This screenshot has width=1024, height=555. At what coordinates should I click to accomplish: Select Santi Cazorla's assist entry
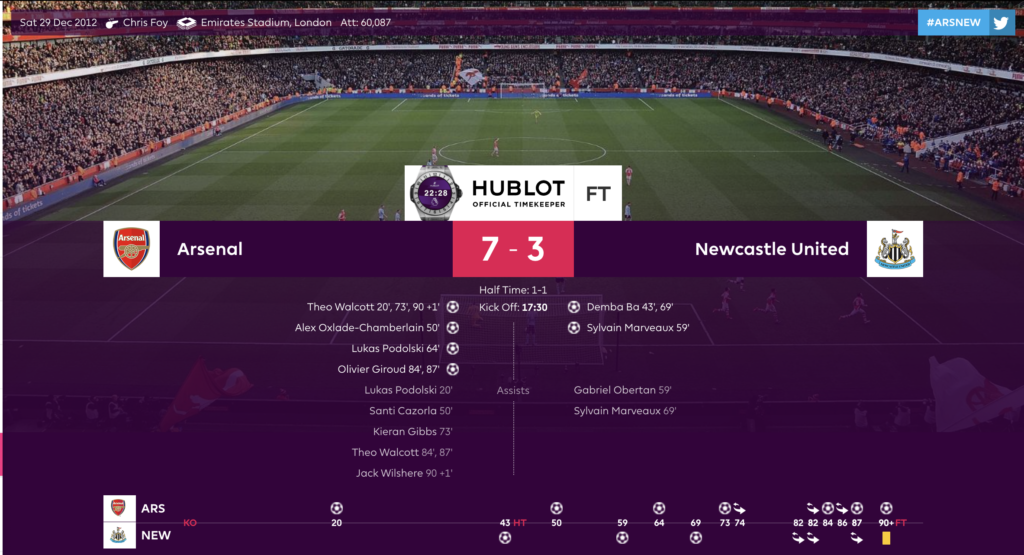pos(411,411)
